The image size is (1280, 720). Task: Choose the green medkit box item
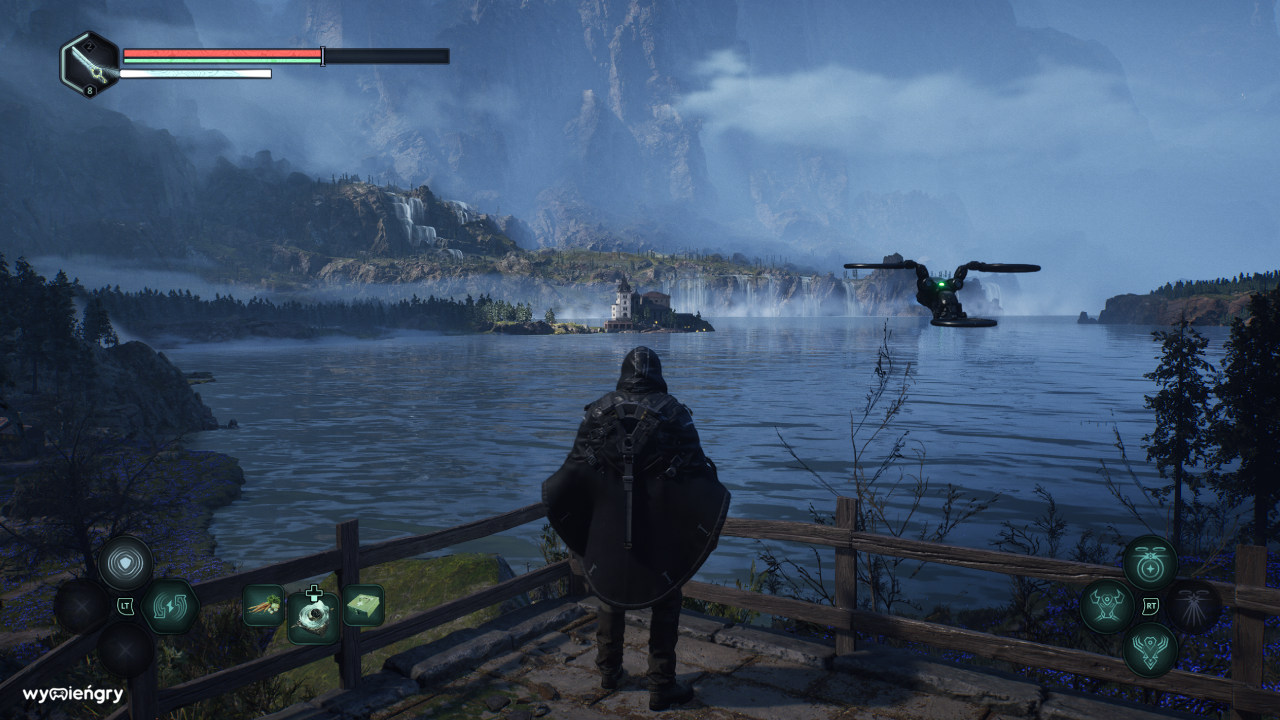coord(363,605)
